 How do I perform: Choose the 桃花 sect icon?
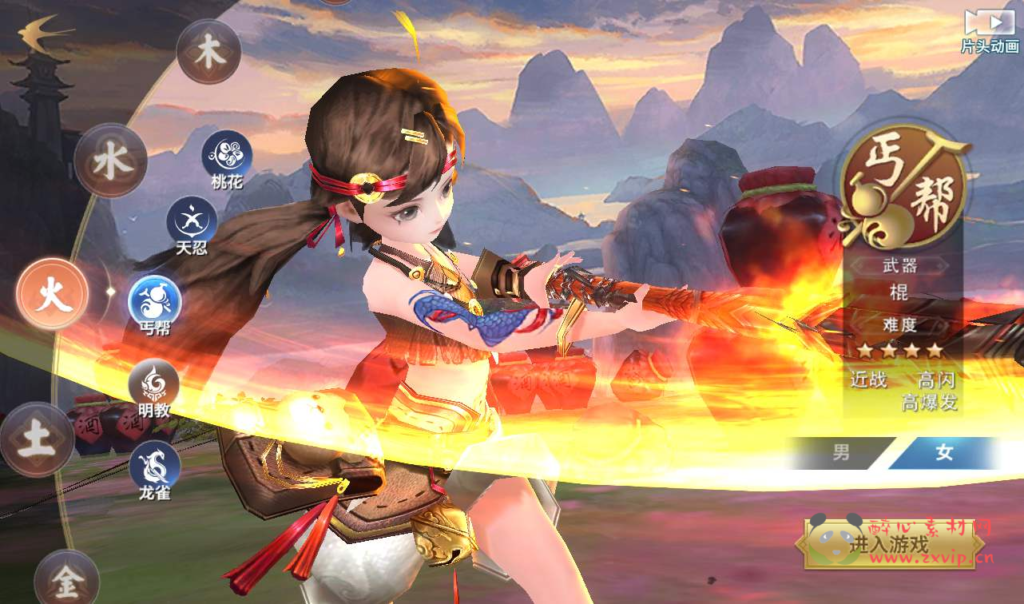227,156
